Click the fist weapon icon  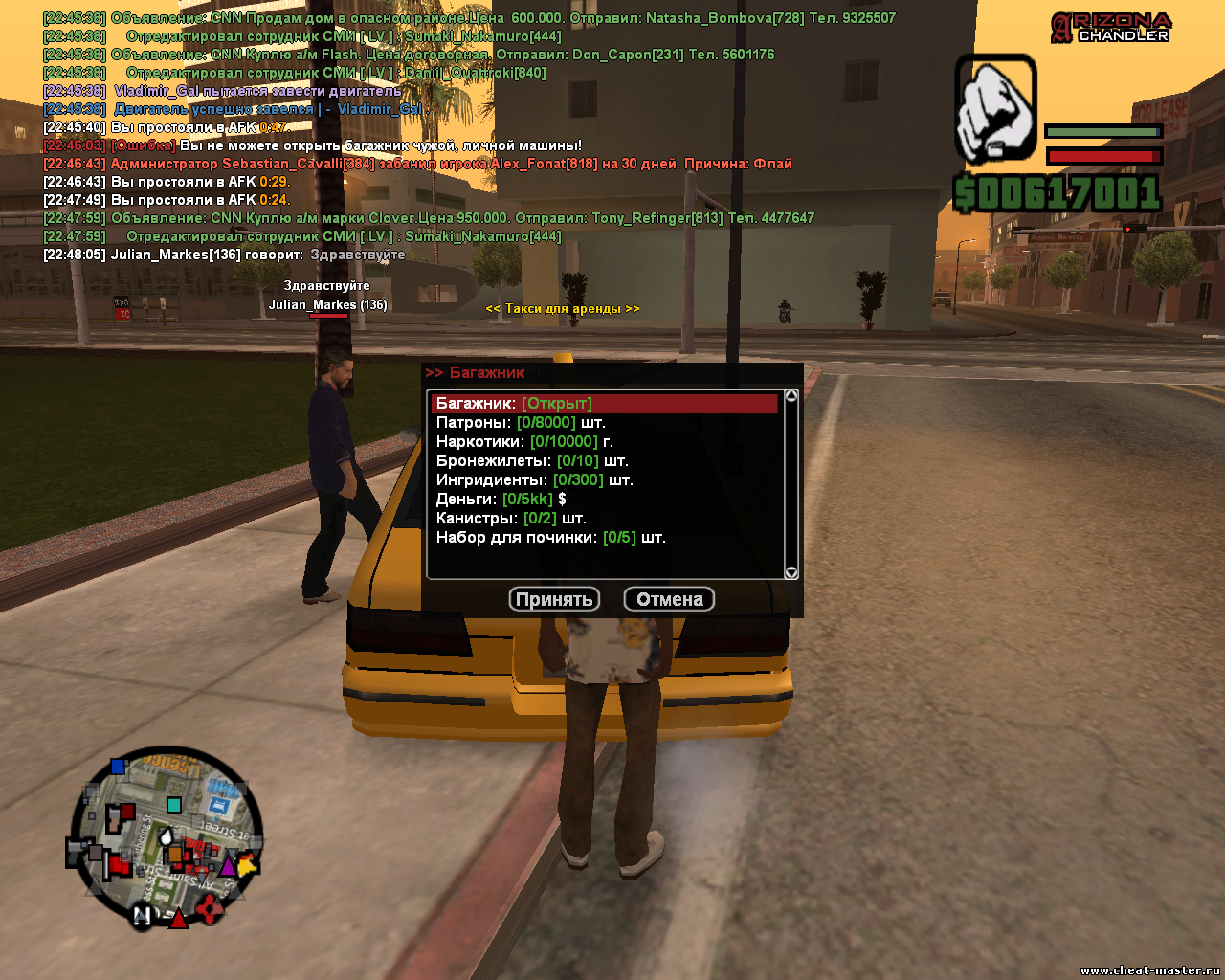(x=996, y=108)
